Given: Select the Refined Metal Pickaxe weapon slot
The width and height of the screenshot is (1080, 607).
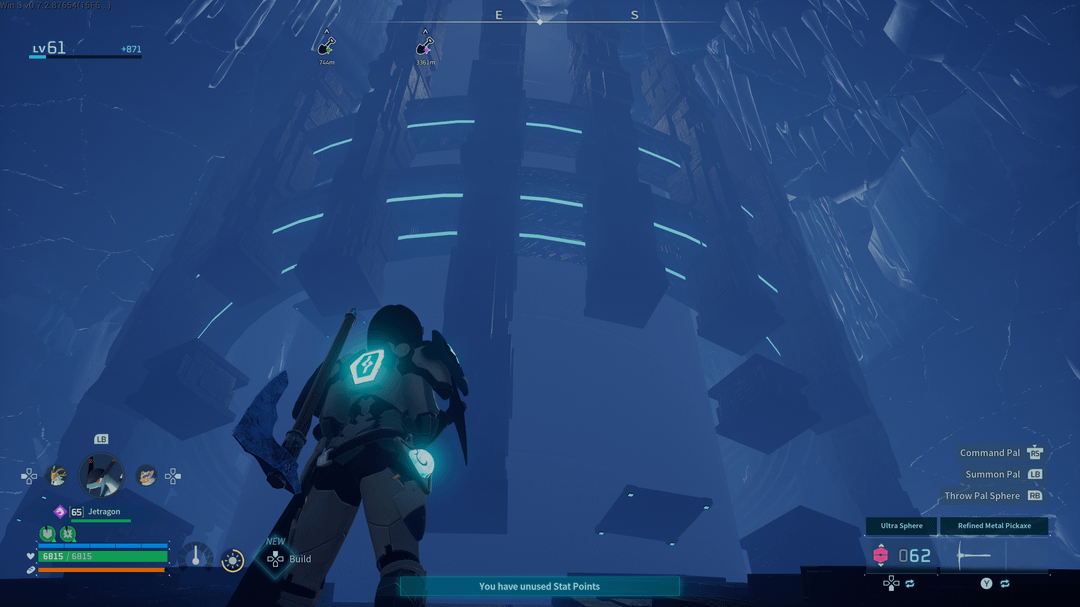Looking at the screenshot, I should pos(994,526).
